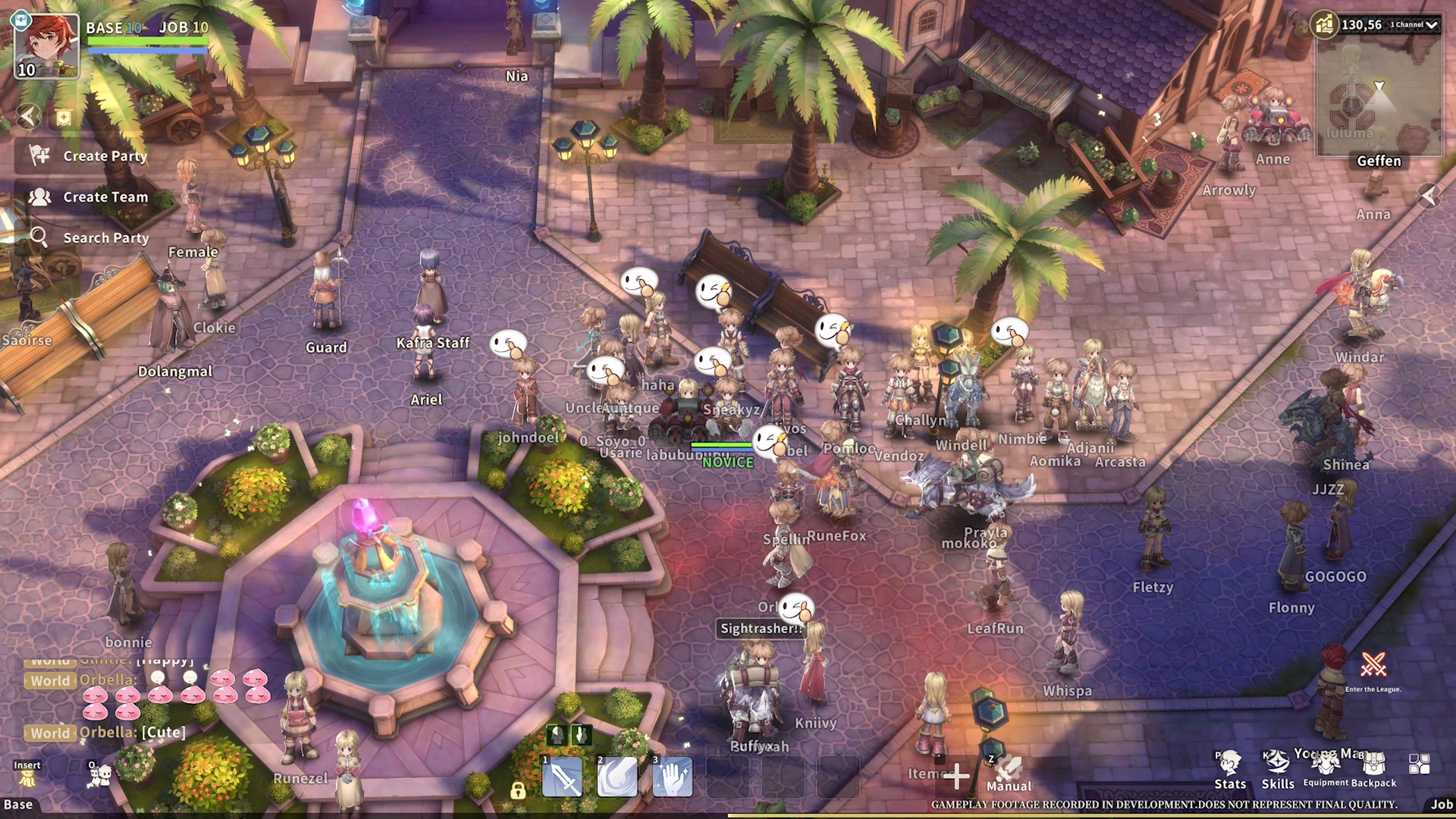This screenshot has width=1456, height=819.
Task: Select Create Team in party panel
Action: tap(91, 197)
